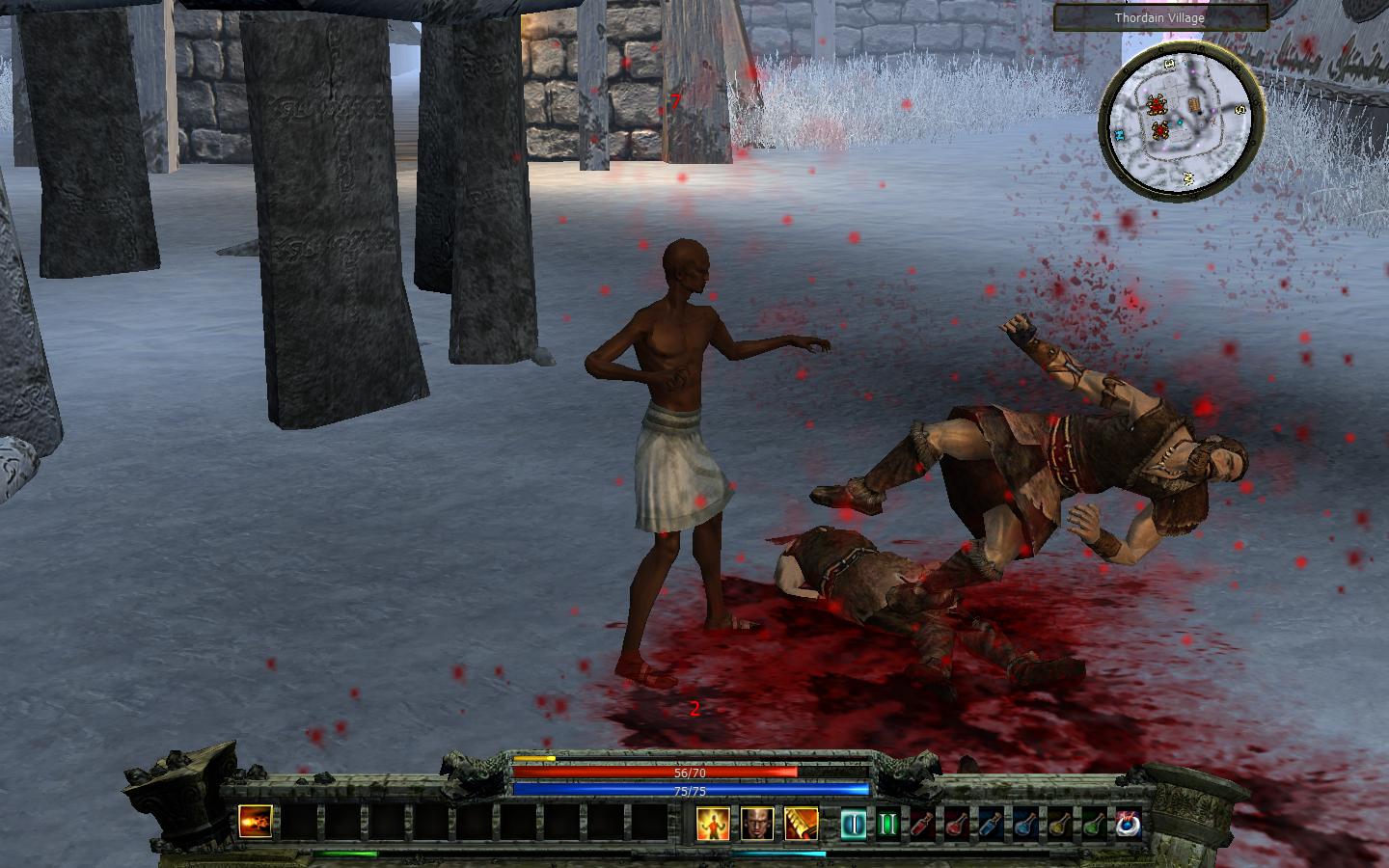Viewport: 1389px width, 868px height.
Task: Use the round red health flask
Action: pyautogui.click(x=957, y=824)
